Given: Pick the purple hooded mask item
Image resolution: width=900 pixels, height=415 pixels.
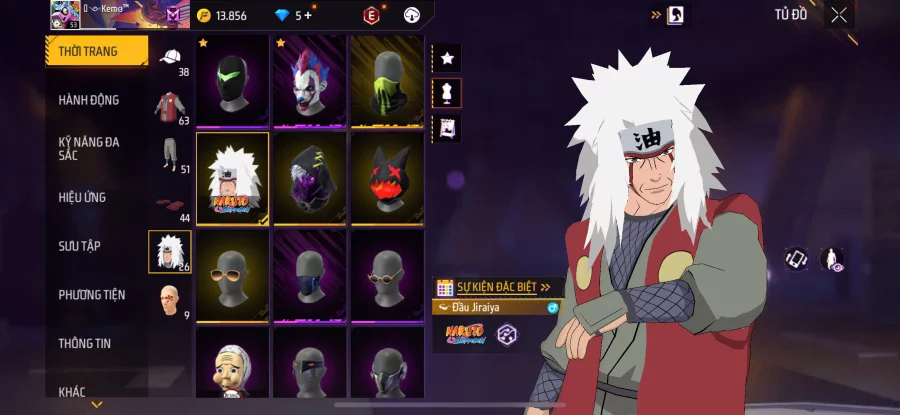Looking at the screenshot, I should [309, 176].
